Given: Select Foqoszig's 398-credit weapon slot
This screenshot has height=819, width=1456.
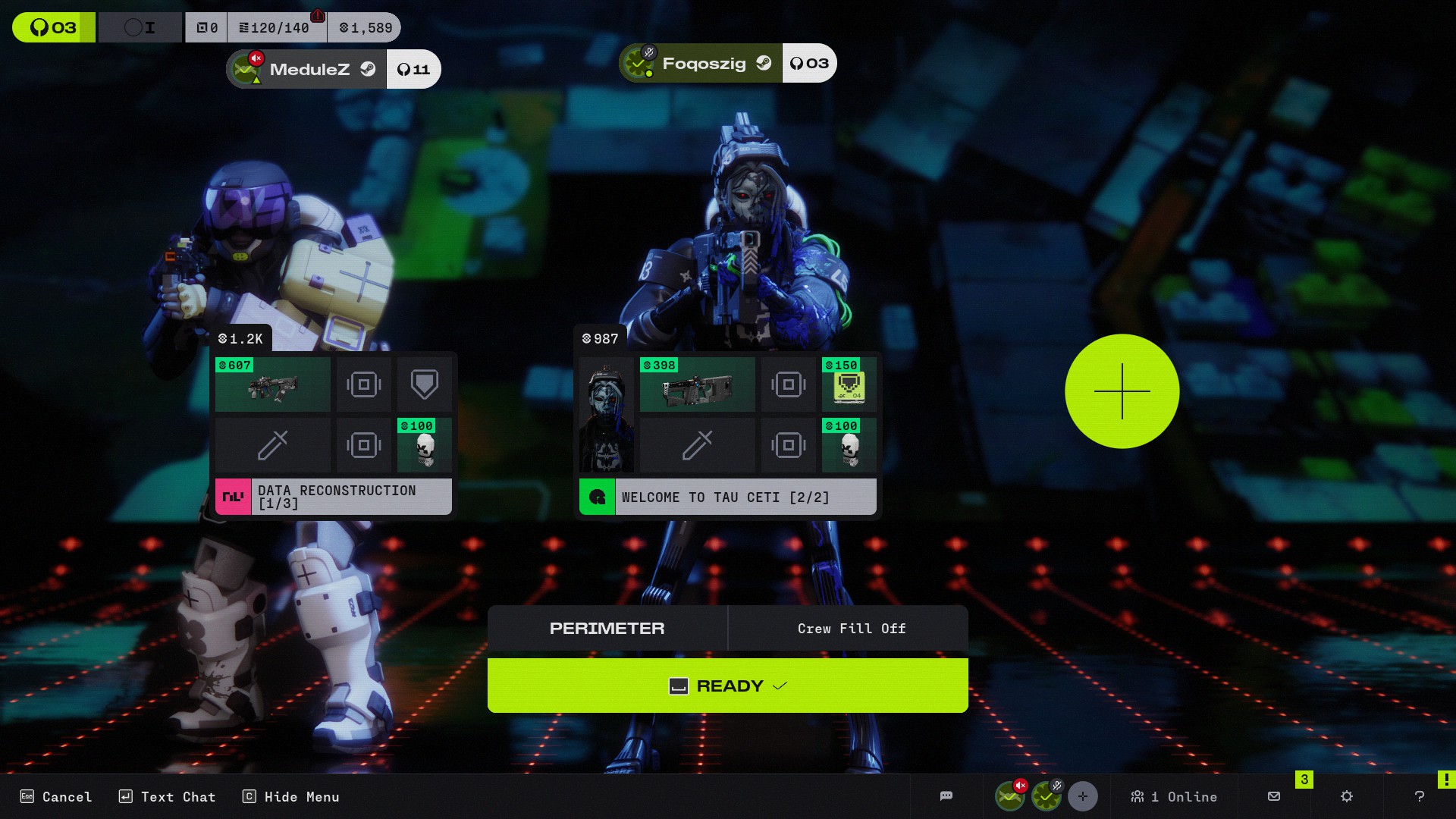Looking at the screenshot, I should [698, 385].
